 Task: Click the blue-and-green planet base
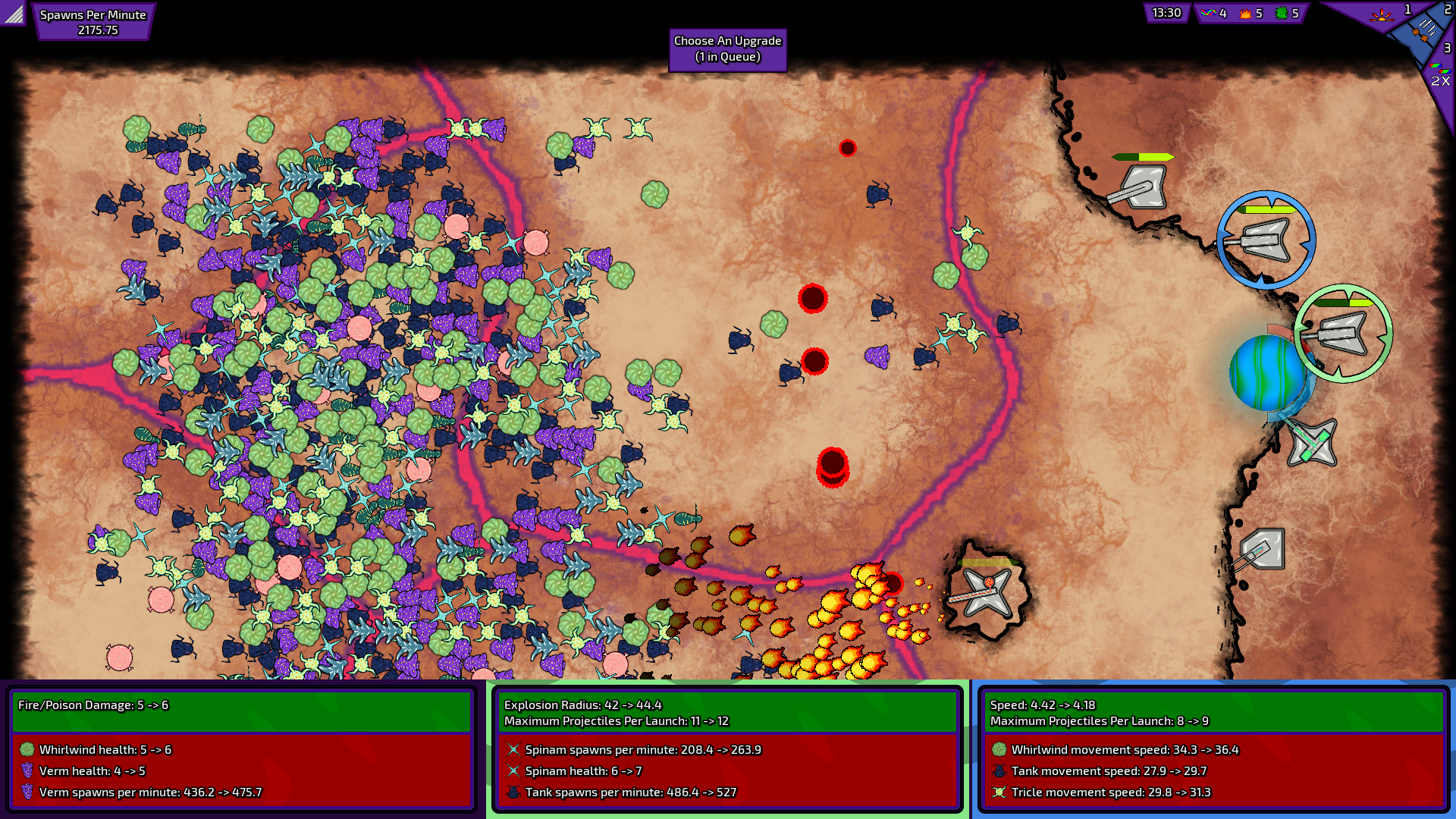(x=1267, y=373)
